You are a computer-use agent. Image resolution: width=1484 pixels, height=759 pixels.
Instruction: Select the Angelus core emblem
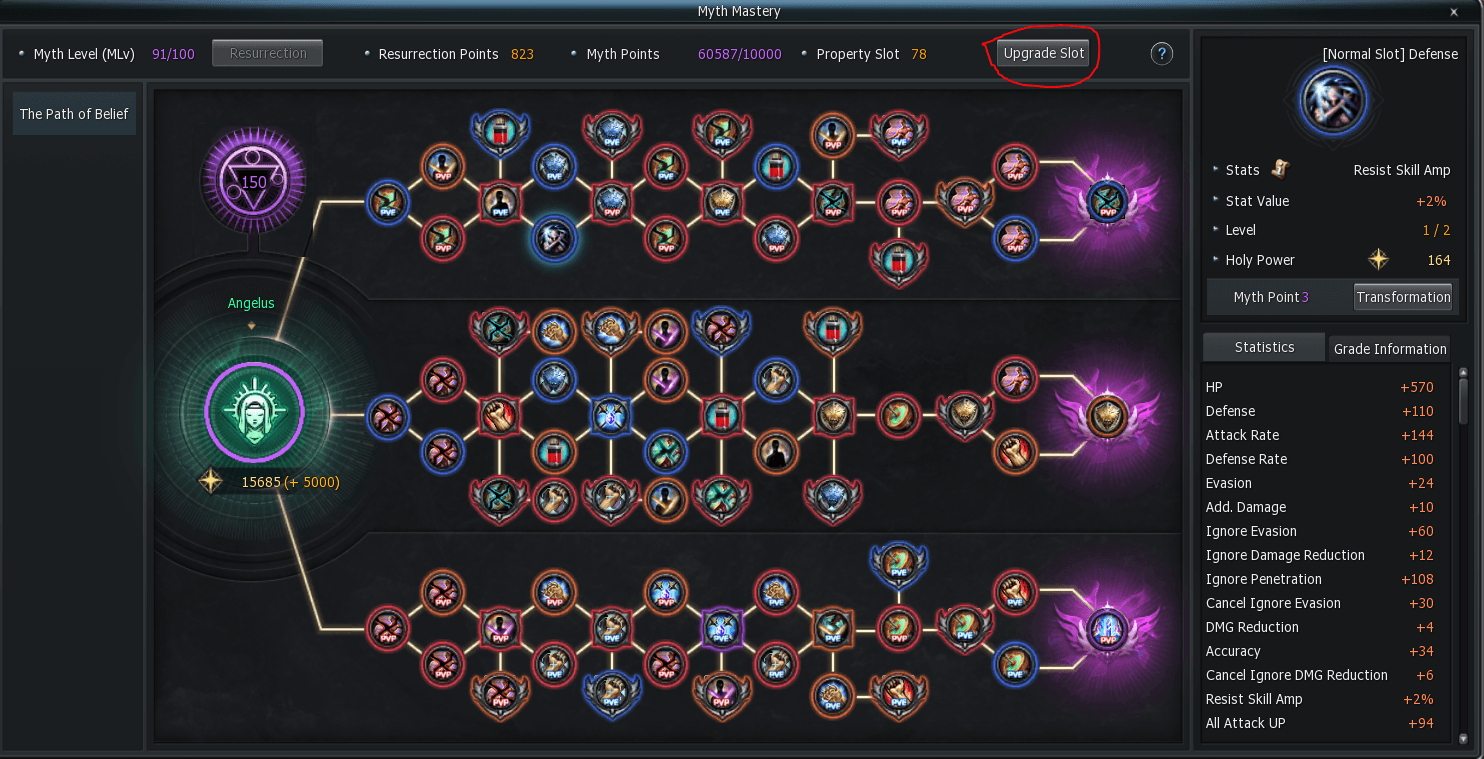254,411
